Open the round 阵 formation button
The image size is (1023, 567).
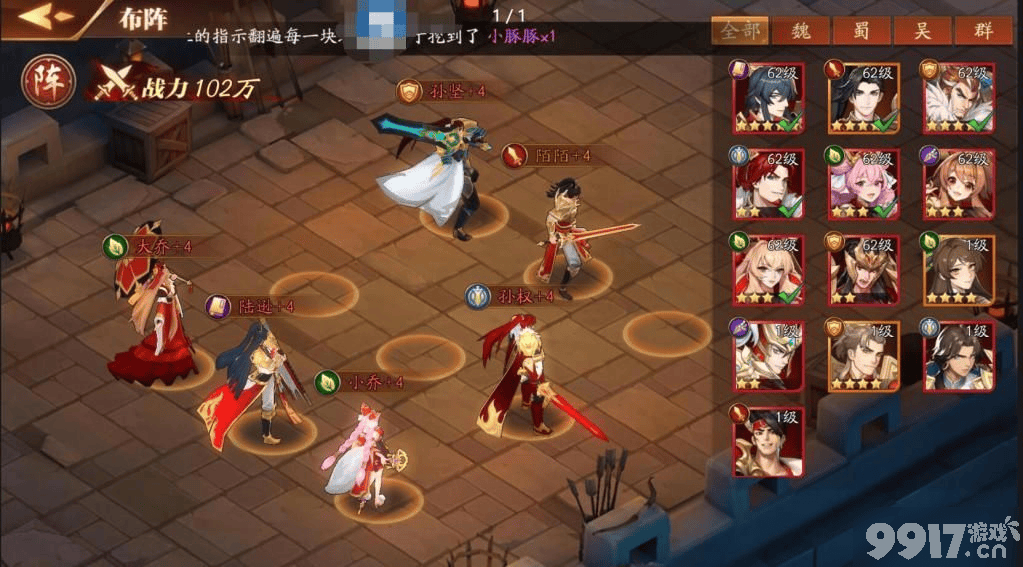[46, 82]
